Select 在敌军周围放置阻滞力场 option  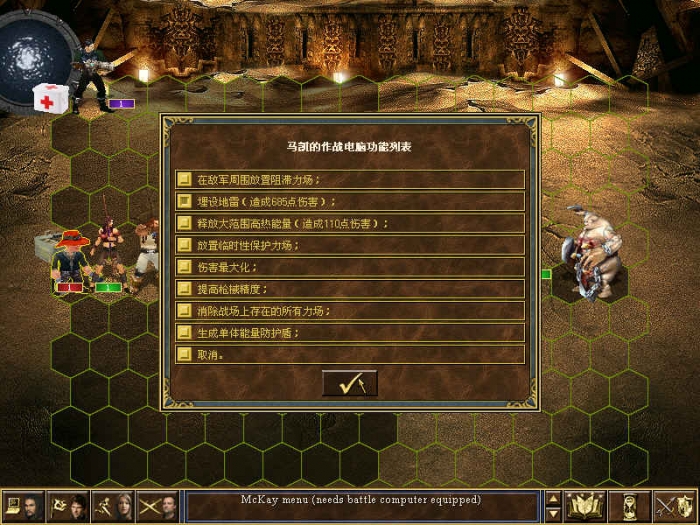coord(350,179)
